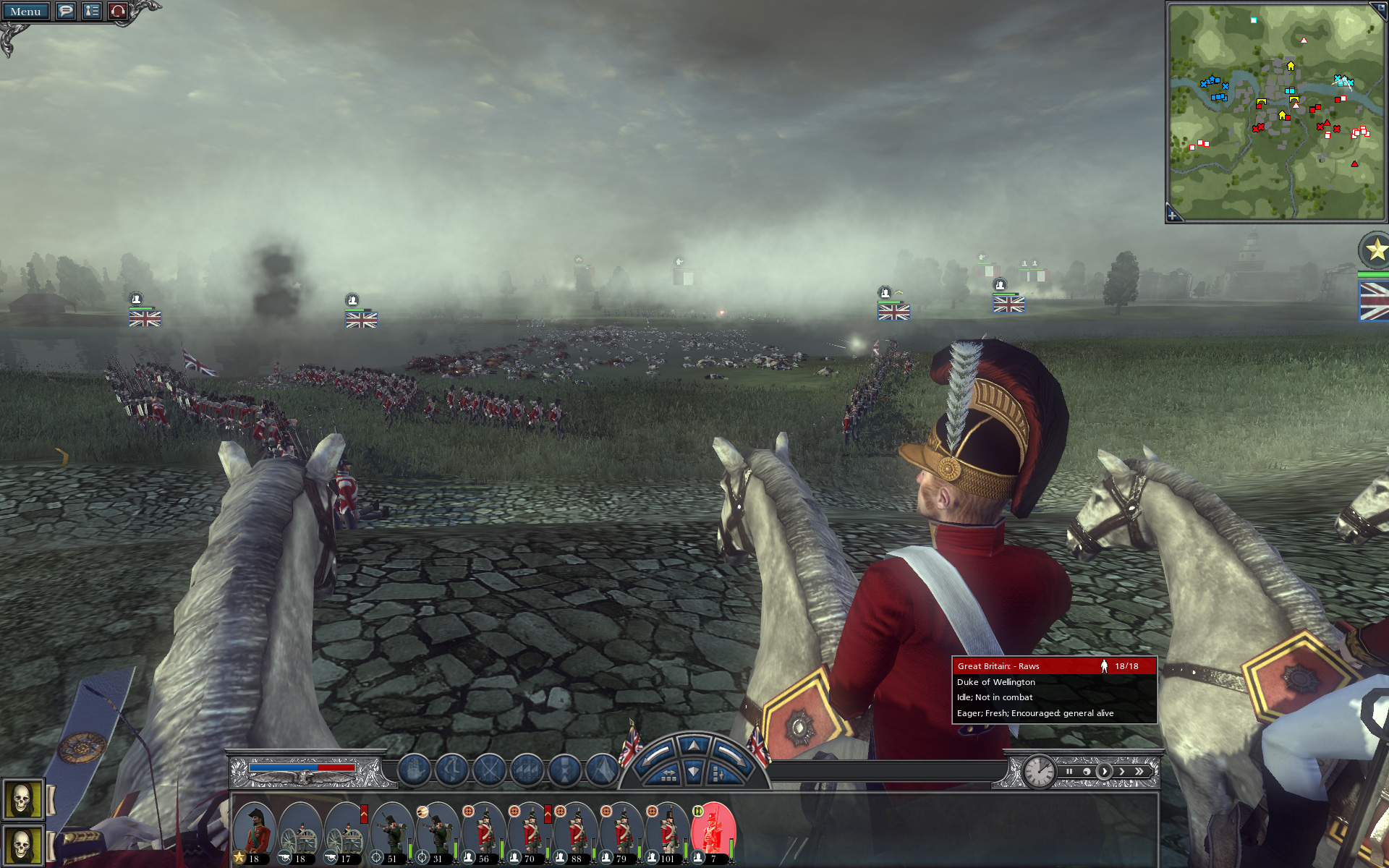Select the rifle unit card with 51 men

[392, 833]
